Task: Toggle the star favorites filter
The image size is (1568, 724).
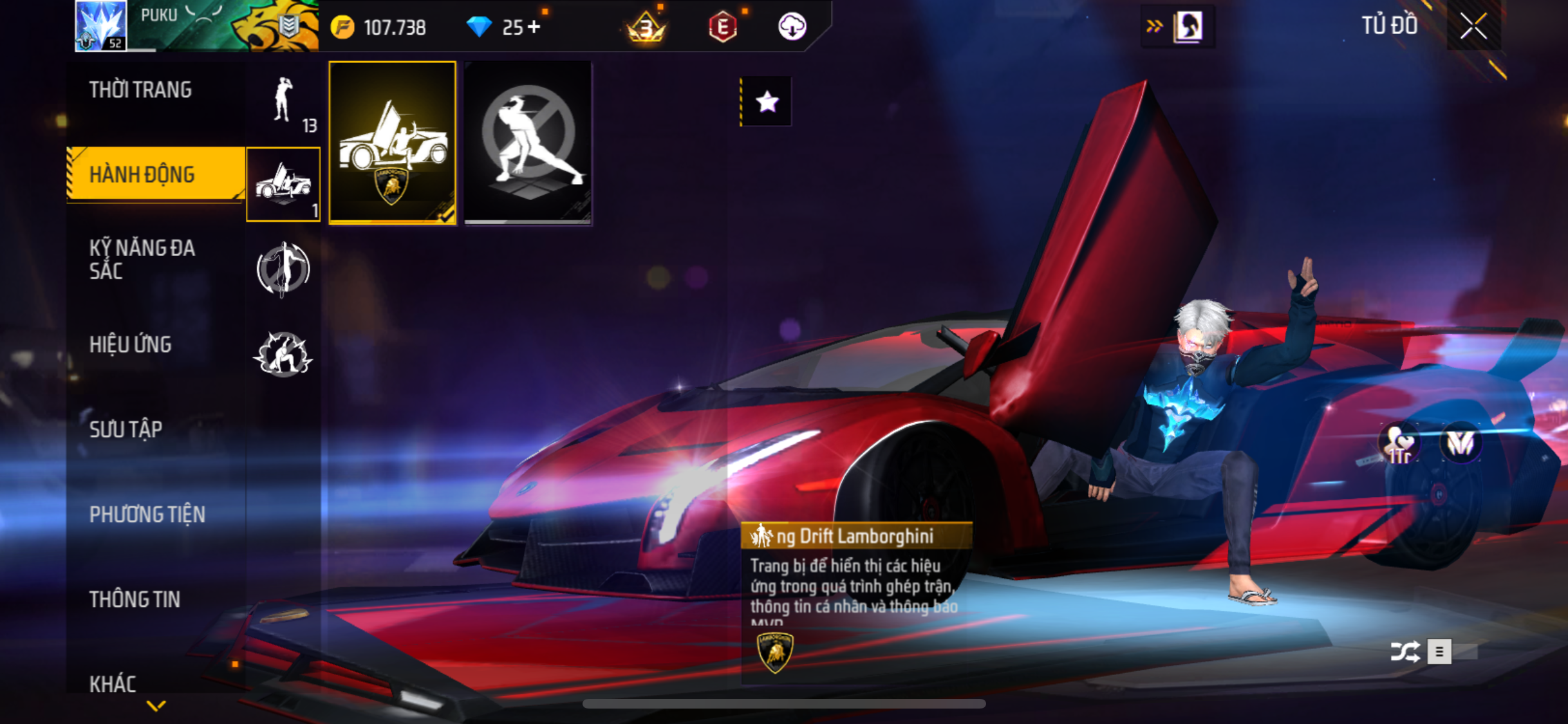Action: pyautogui.click(x=767, y=102)
